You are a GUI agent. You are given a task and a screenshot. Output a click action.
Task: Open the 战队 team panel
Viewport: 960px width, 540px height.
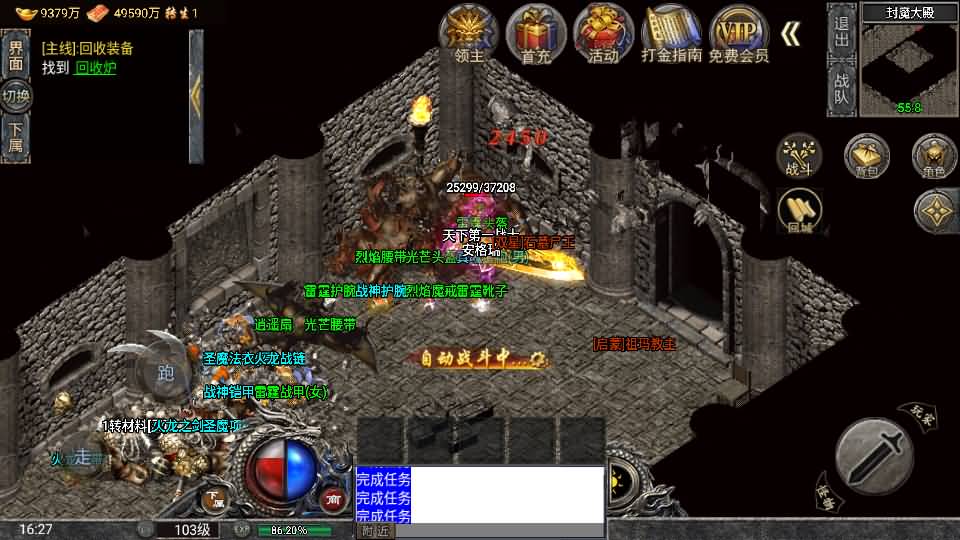(841, 88)
